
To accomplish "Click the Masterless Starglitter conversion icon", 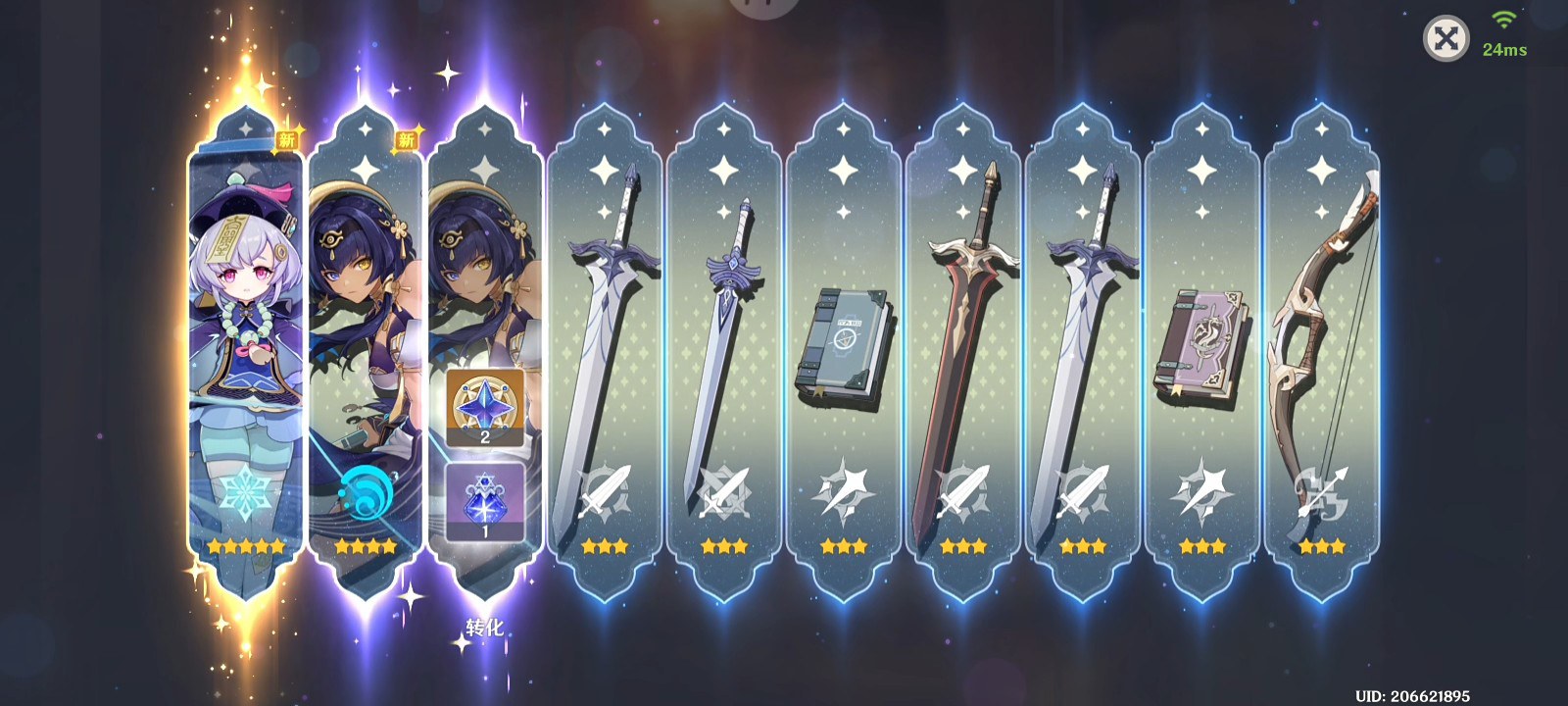I will click(485, 406).
